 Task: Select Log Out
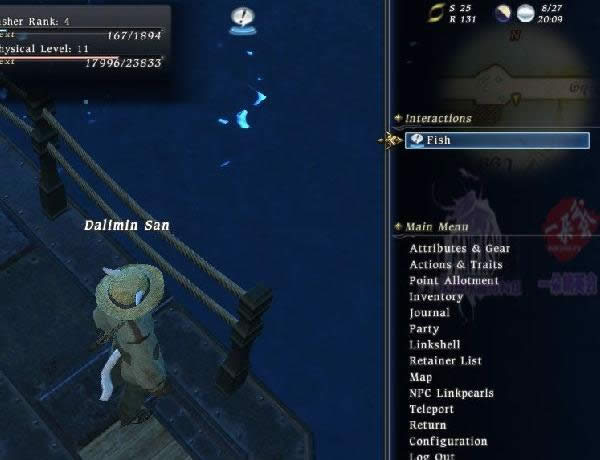pyautogui.click(x=431, y=455)
